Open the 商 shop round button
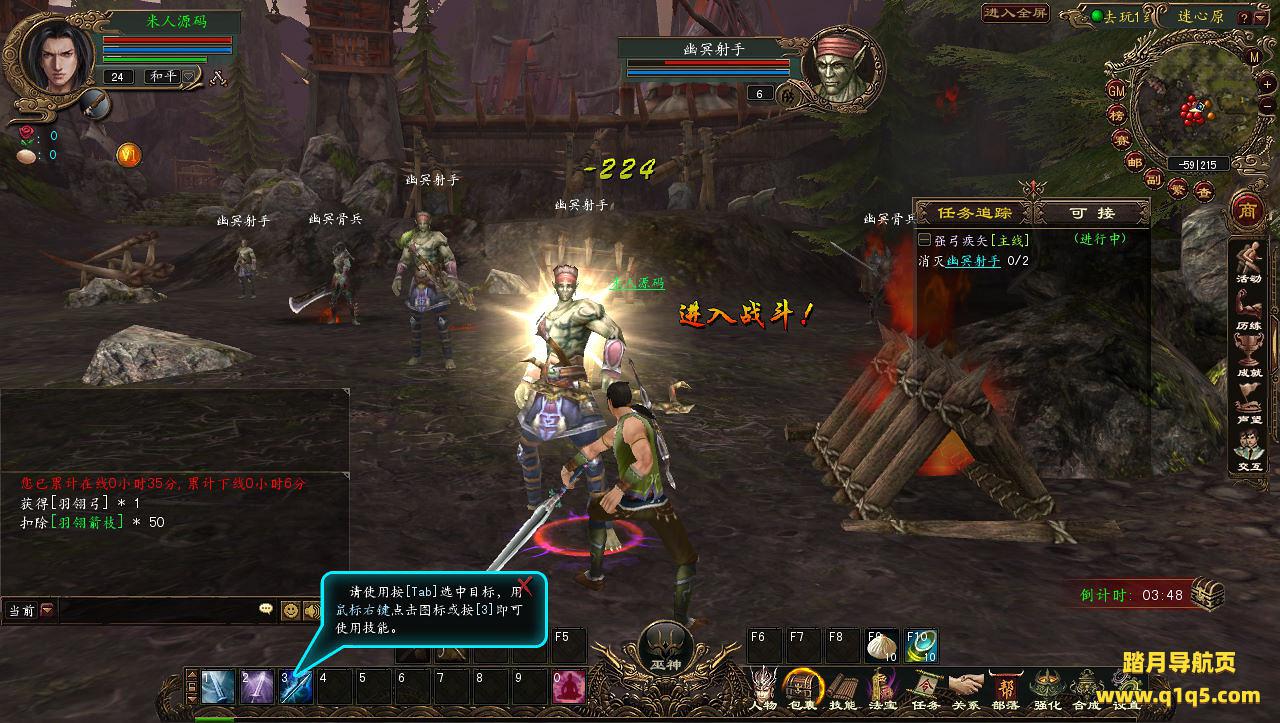 coord(1246,211)
